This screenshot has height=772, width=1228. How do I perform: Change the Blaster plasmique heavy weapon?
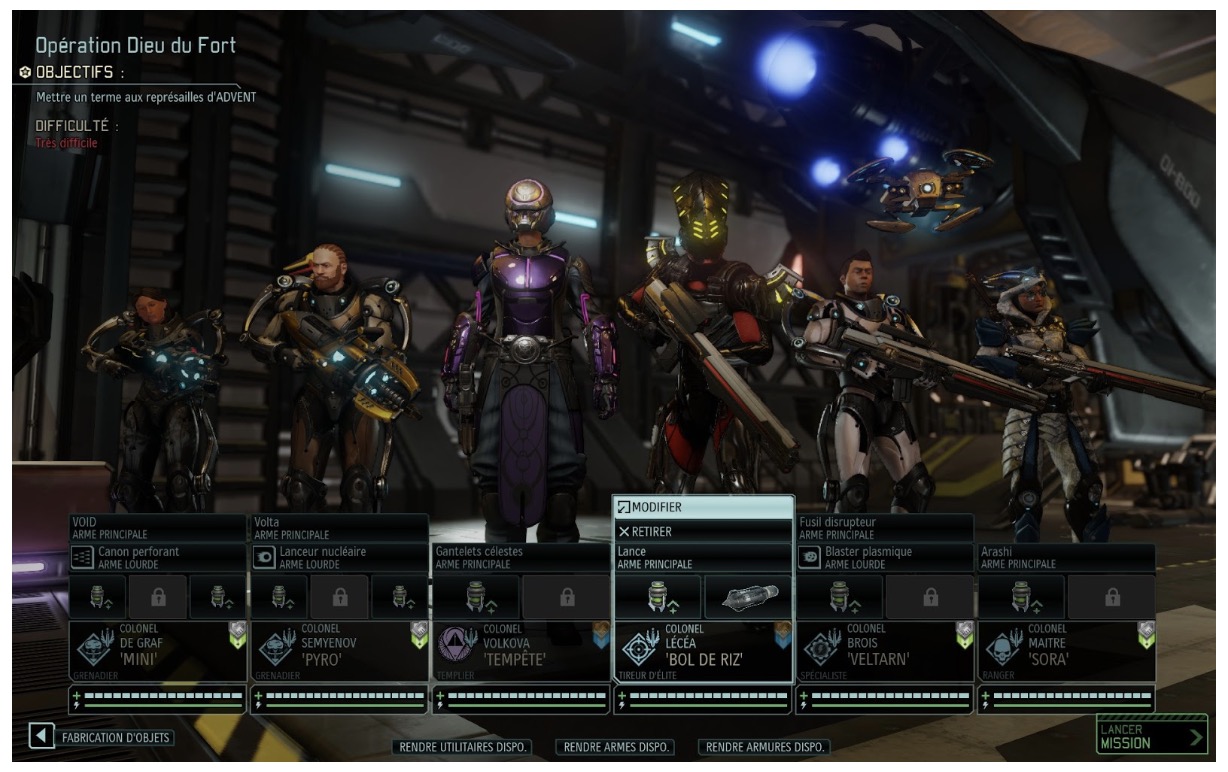click(884, 557)
